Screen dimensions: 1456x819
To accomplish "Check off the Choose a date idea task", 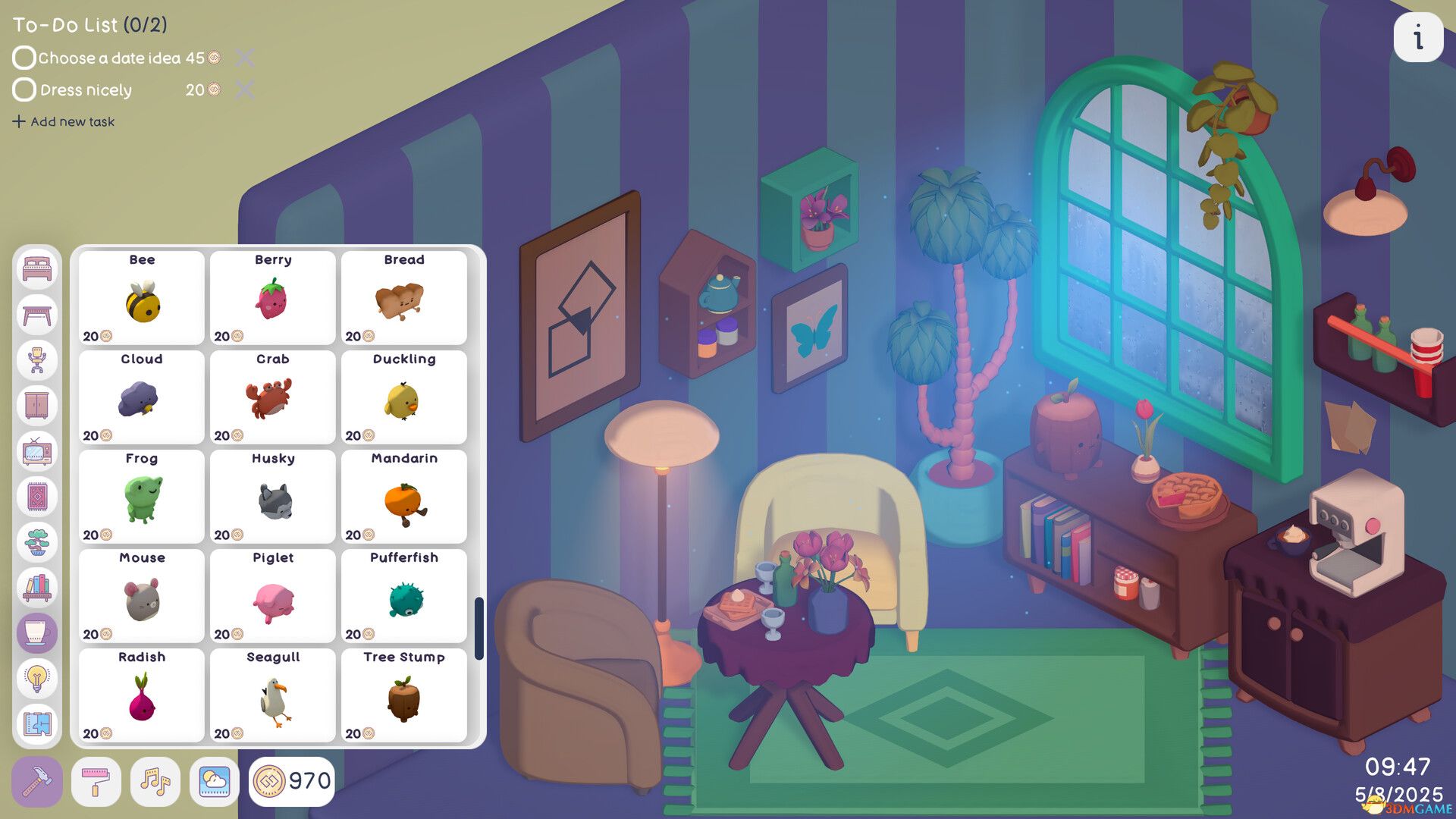I will click(24, 58).
